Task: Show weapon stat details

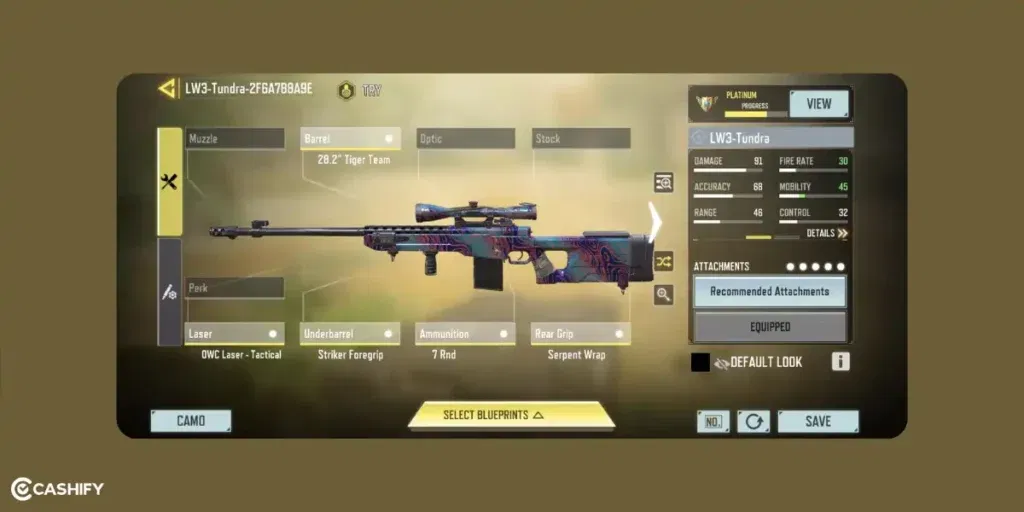Action: [x=827, y=233]
